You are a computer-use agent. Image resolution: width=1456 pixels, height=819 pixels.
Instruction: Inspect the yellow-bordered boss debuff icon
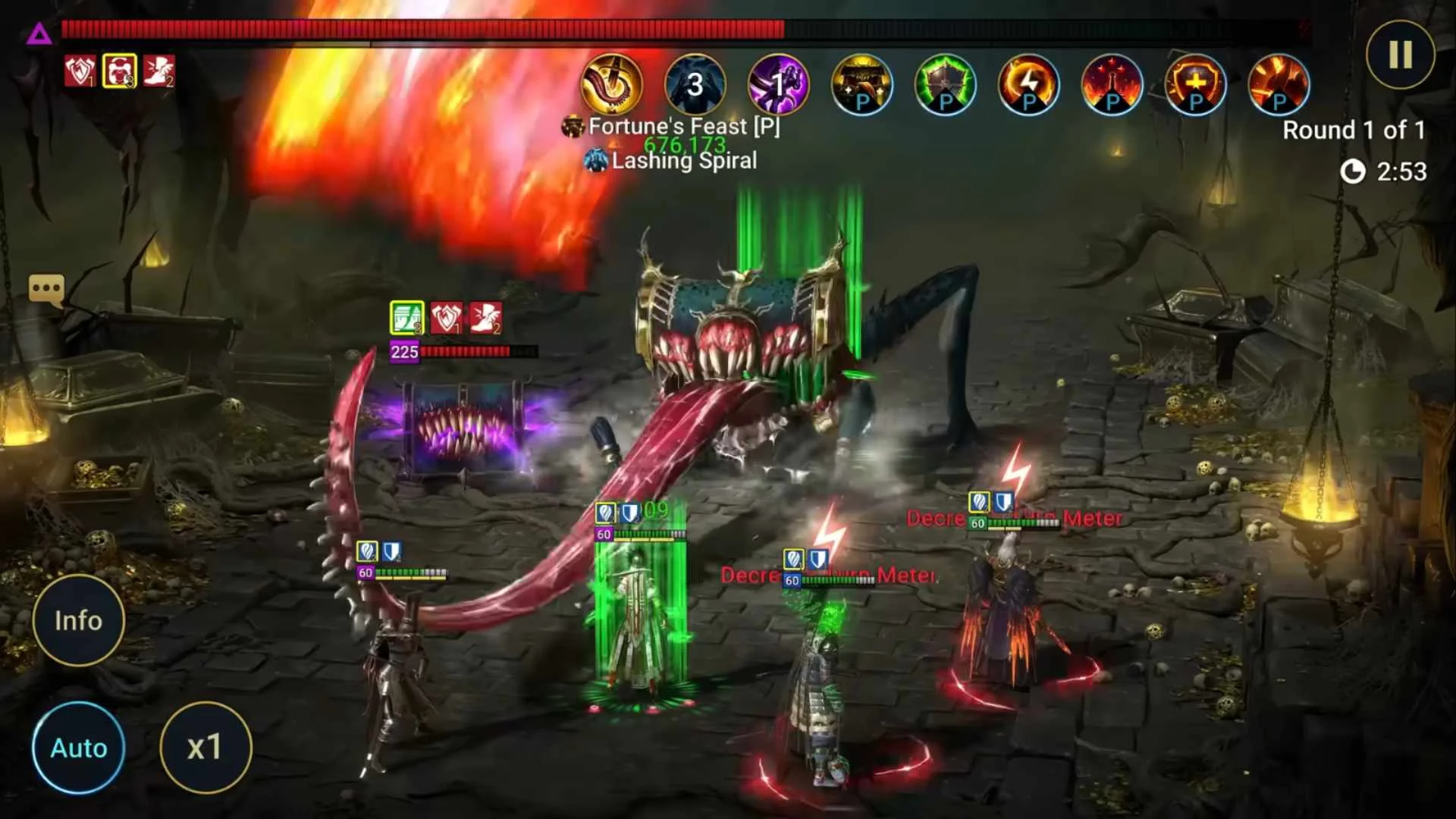119,71
